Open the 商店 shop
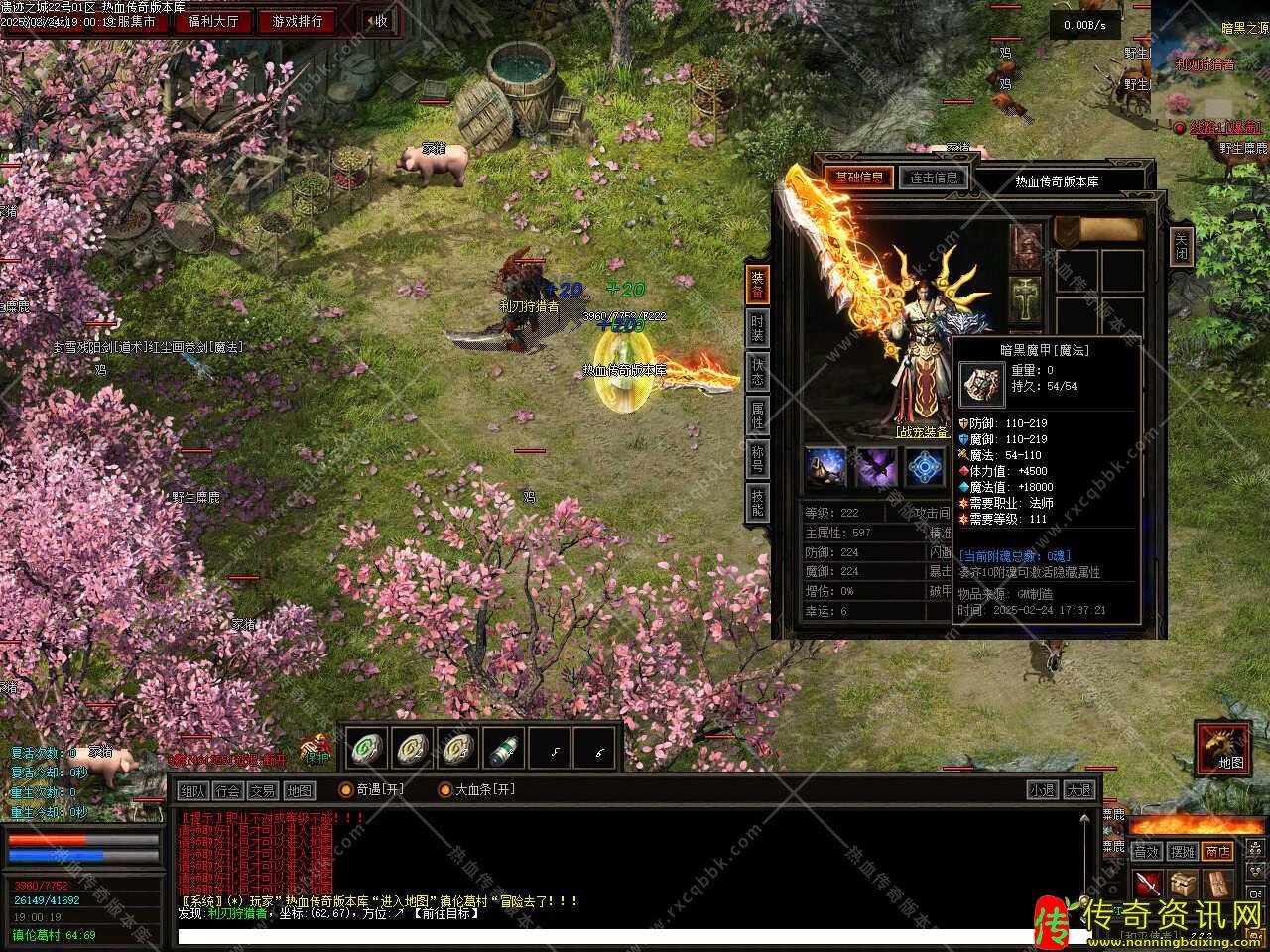 (1216, 851)
